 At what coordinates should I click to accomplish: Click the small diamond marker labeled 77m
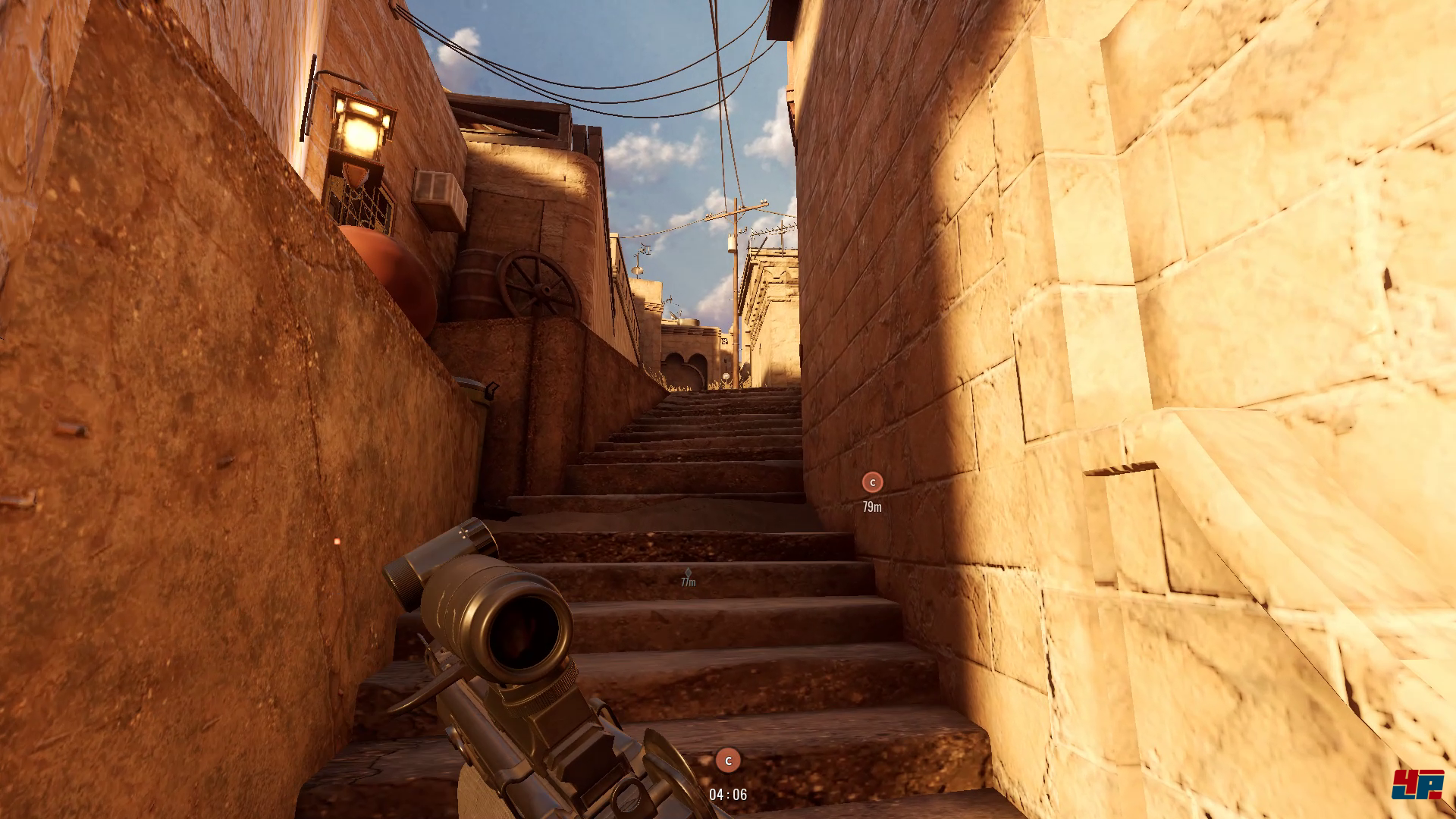coord(688,573)
